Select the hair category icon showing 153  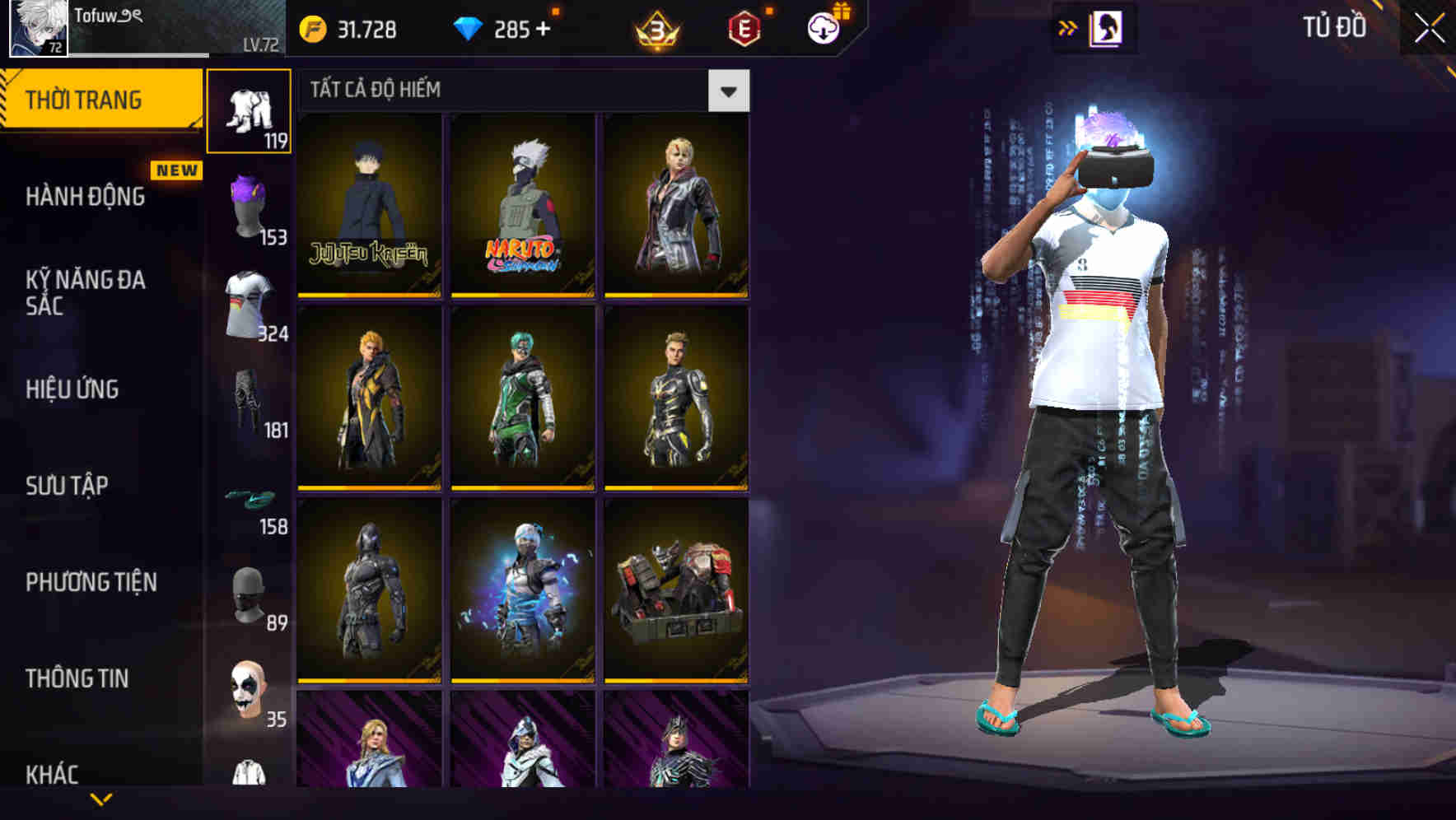click(249, 204)
